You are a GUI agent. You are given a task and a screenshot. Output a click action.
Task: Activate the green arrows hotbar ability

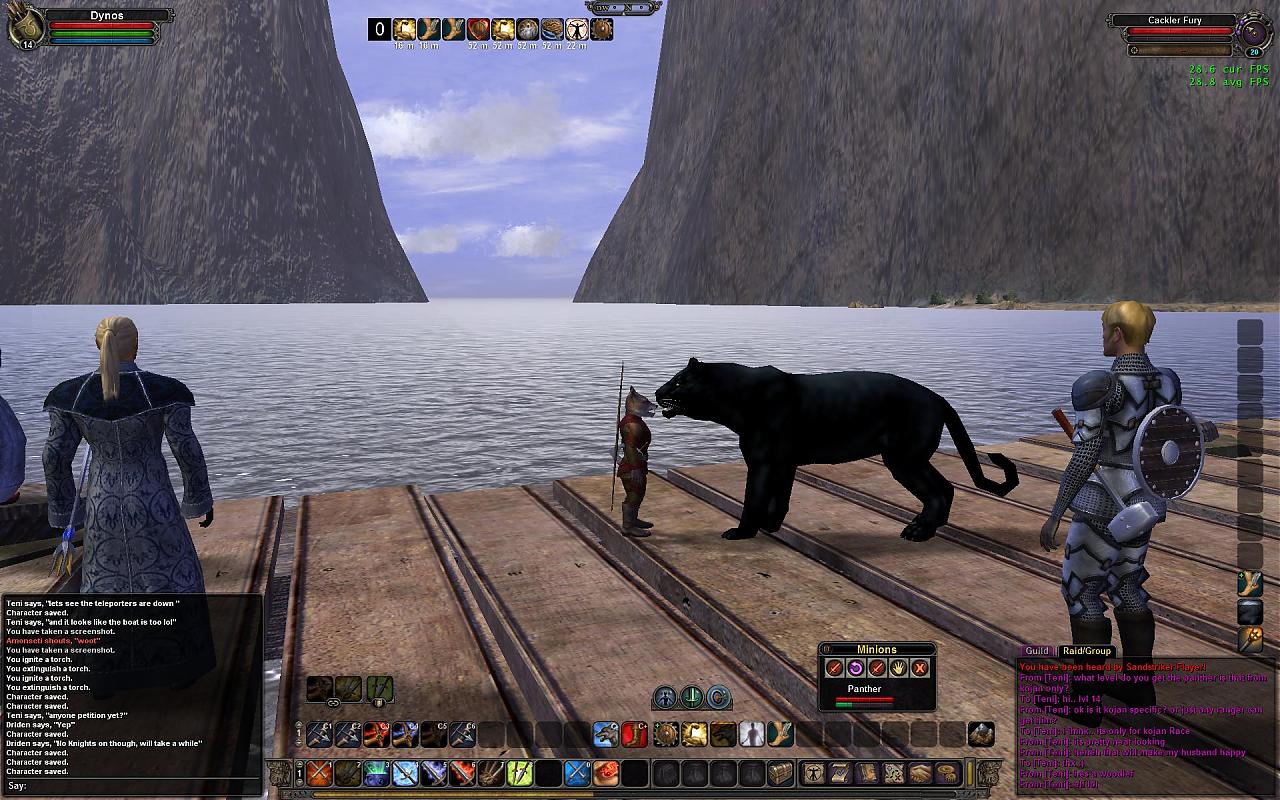[519, 773]
